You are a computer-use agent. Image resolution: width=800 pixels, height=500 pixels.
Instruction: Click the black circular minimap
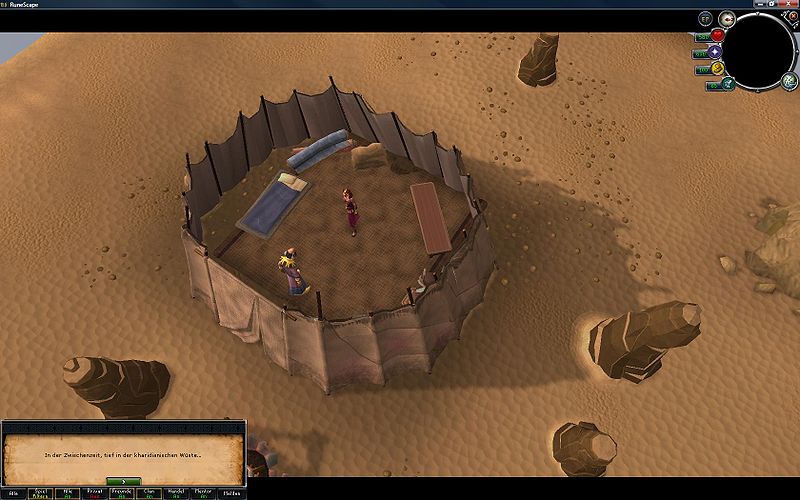pos(758,52)
